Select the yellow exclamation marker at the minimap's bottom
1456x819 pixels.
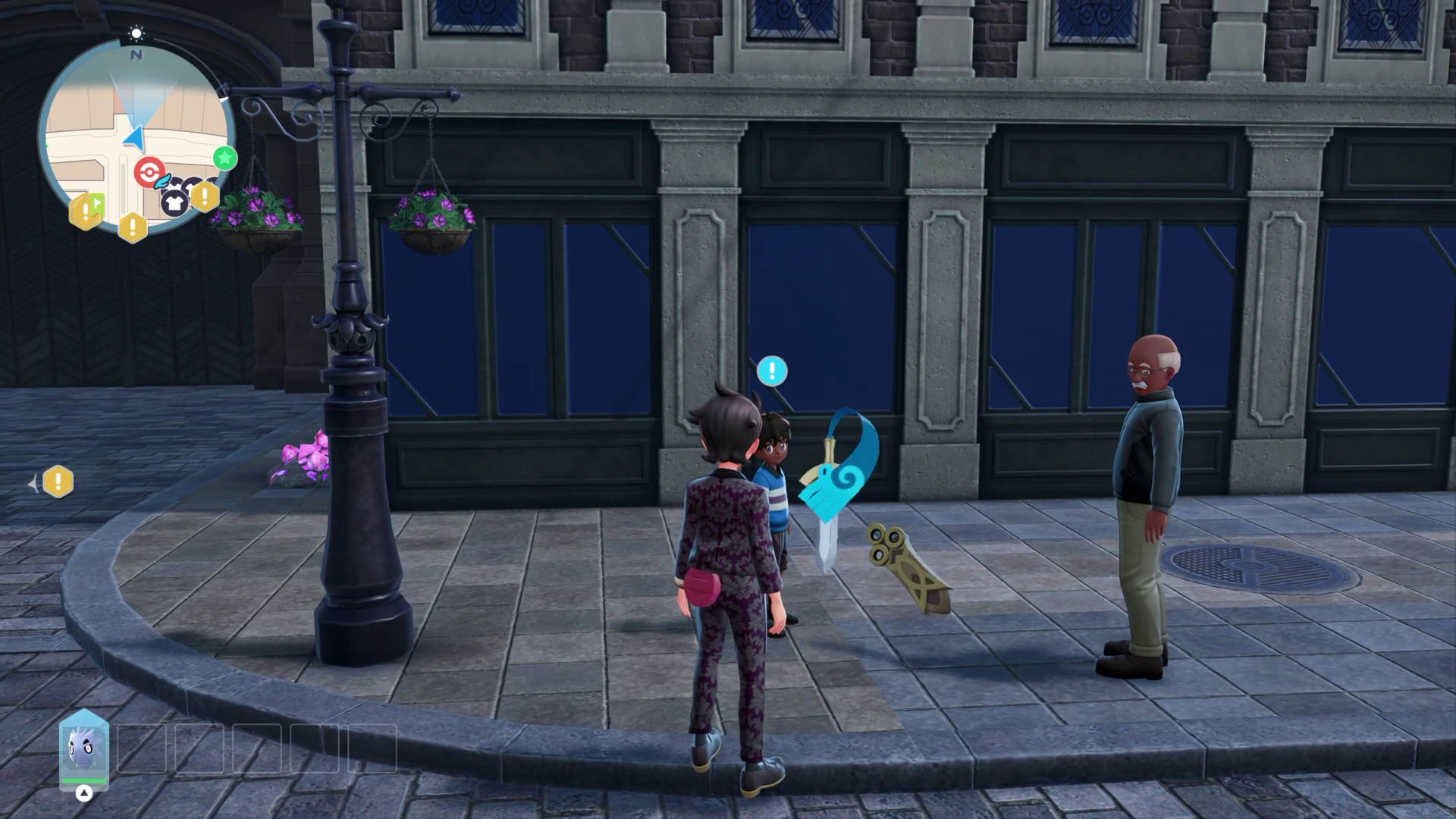[133, 226]
